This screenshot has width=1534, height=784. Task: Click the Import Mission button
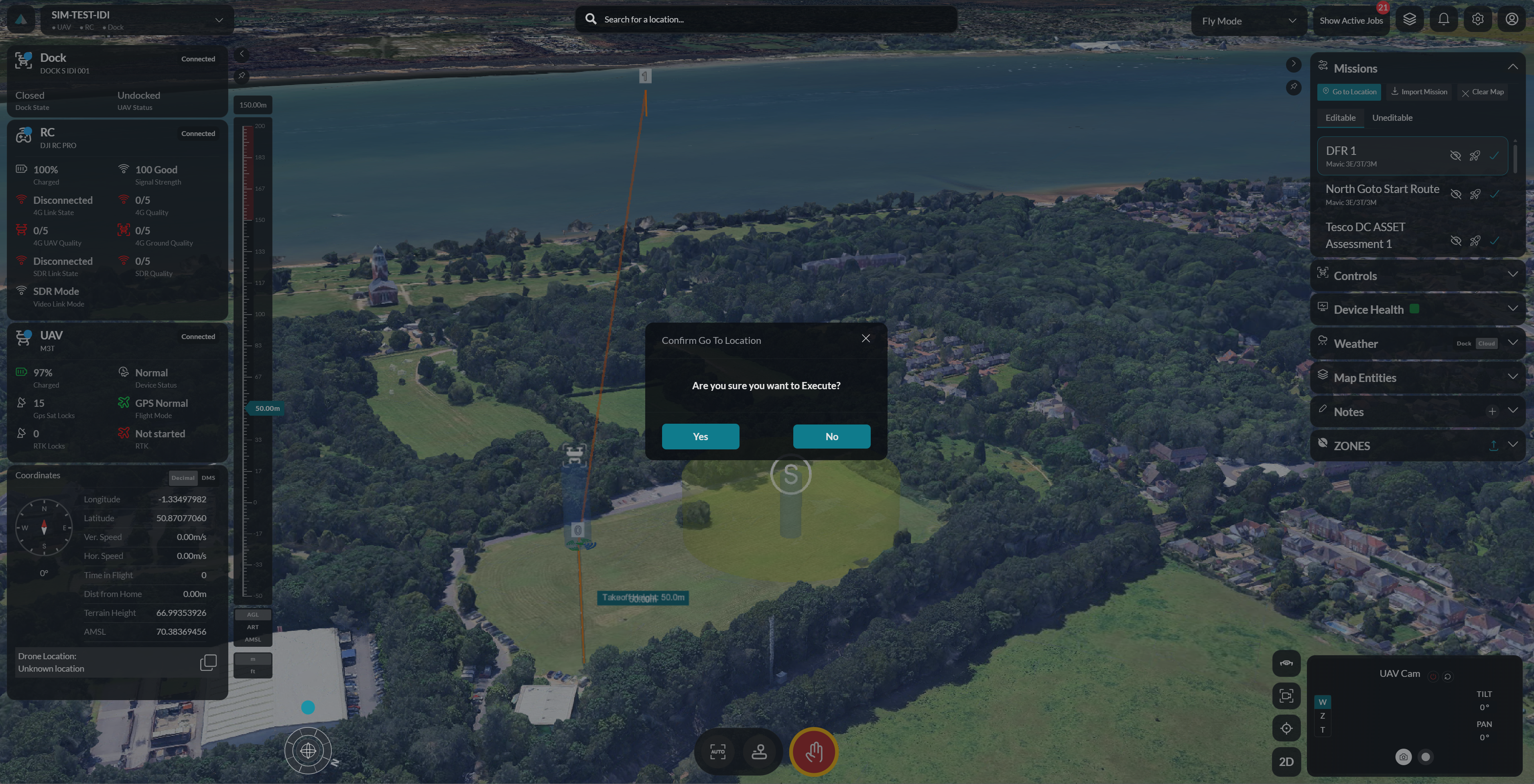point(1418,91)
